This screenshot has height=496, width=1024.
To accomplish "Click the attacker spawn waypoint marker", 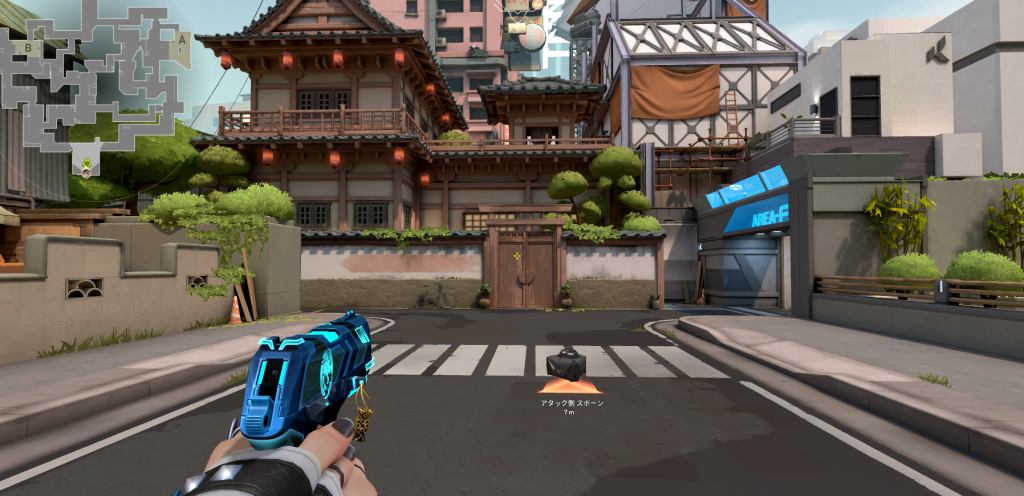I will tap(567, 366).
